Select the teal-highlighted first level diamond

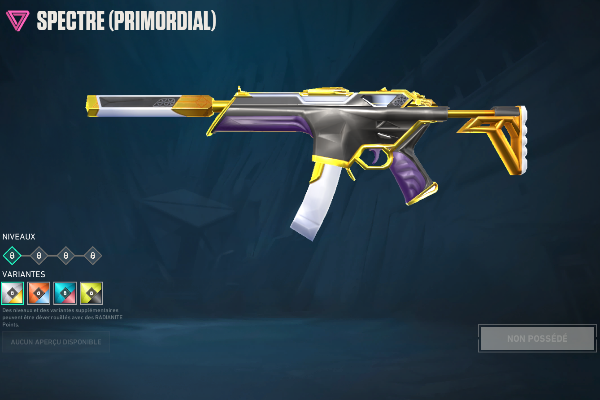pyautogui.click(x=12, y=255)
